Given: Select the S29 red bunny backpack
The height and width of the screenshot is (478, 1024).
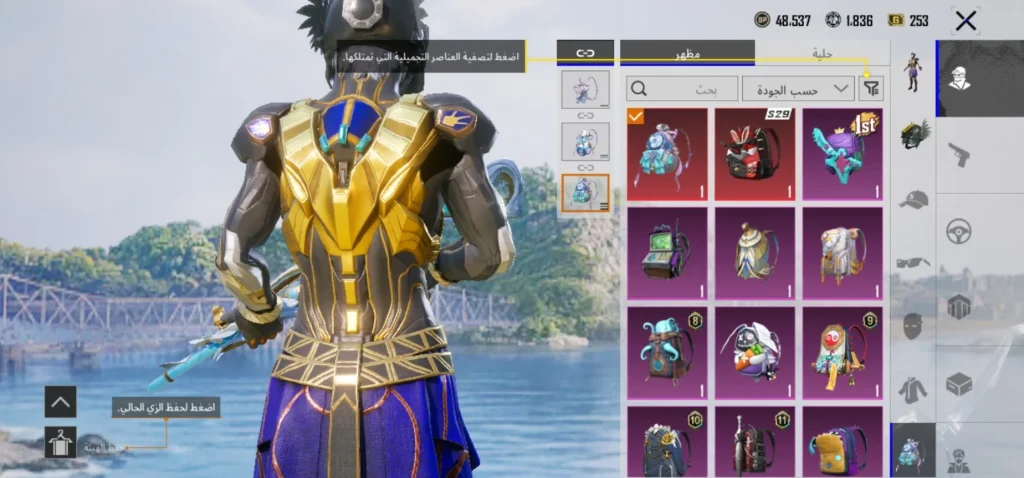Looking at the screenshot, I should [754, 154].
